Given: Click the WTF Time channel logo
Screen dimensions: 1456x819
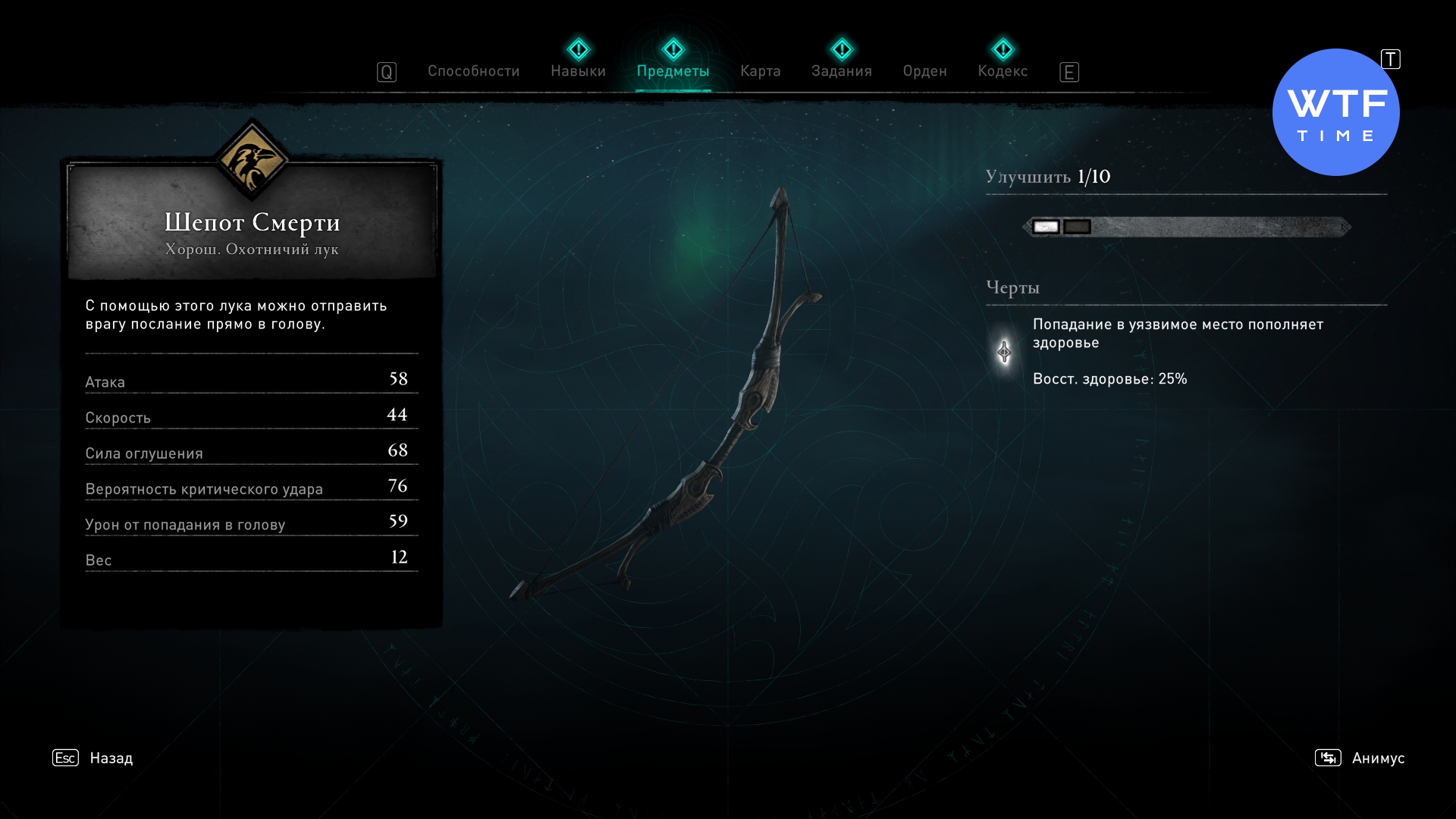Looking at the screenshot, I should click(1335, 113).
